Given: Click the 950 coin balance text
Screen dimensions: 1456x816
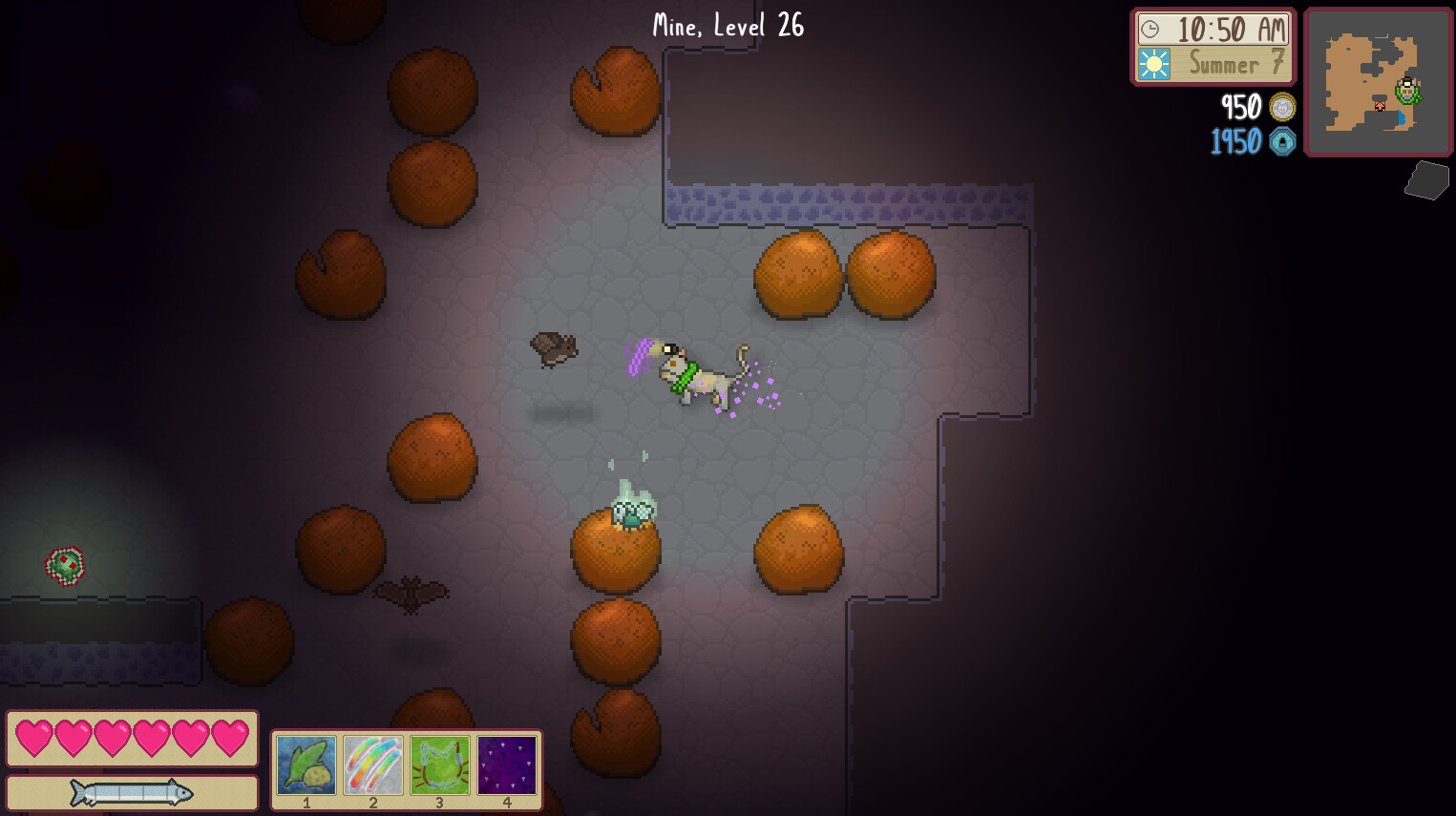Looking at the screenshot, I should point(1241,108).
